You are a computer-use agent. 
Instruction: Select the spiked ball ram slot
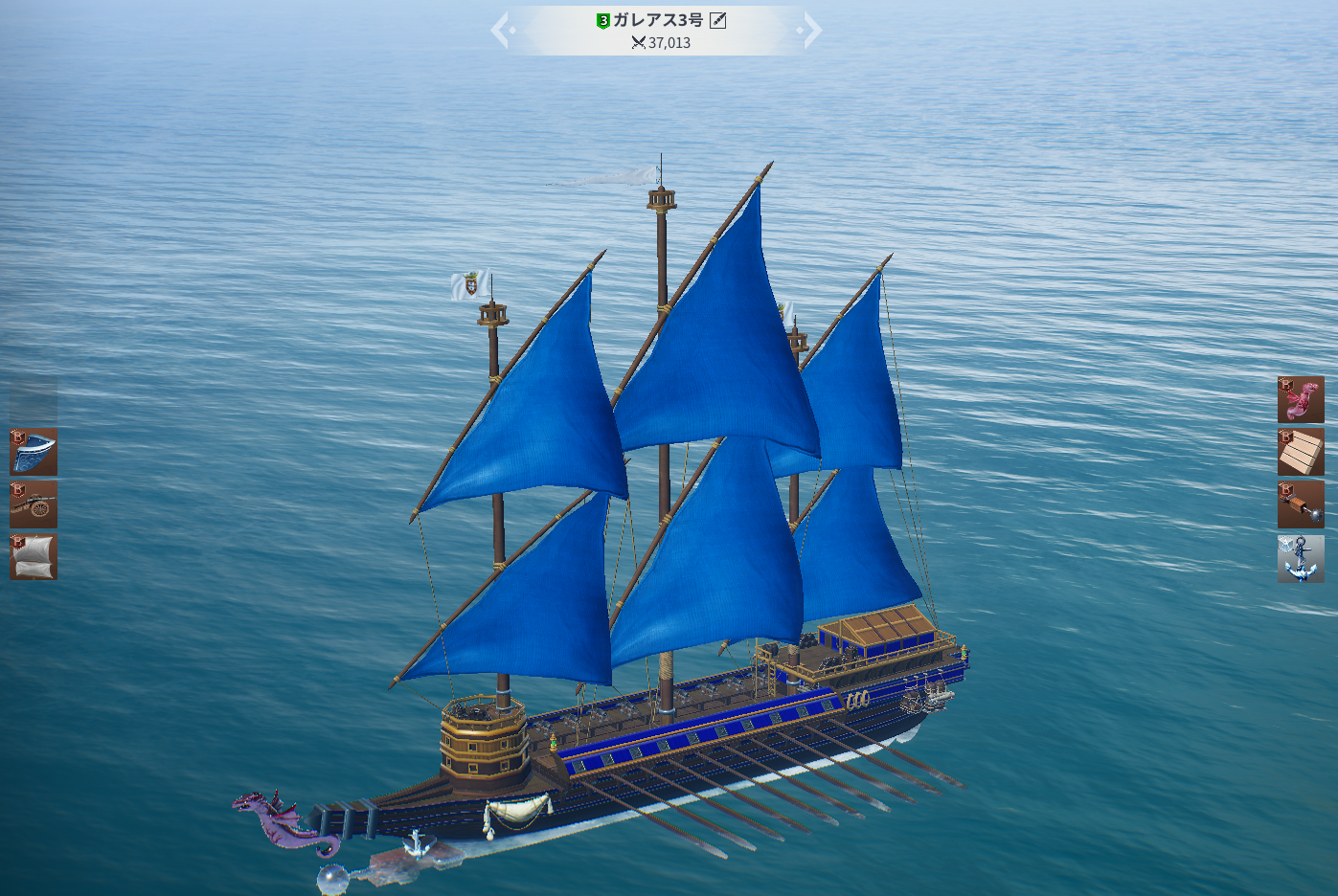(x=1301, y=504)
